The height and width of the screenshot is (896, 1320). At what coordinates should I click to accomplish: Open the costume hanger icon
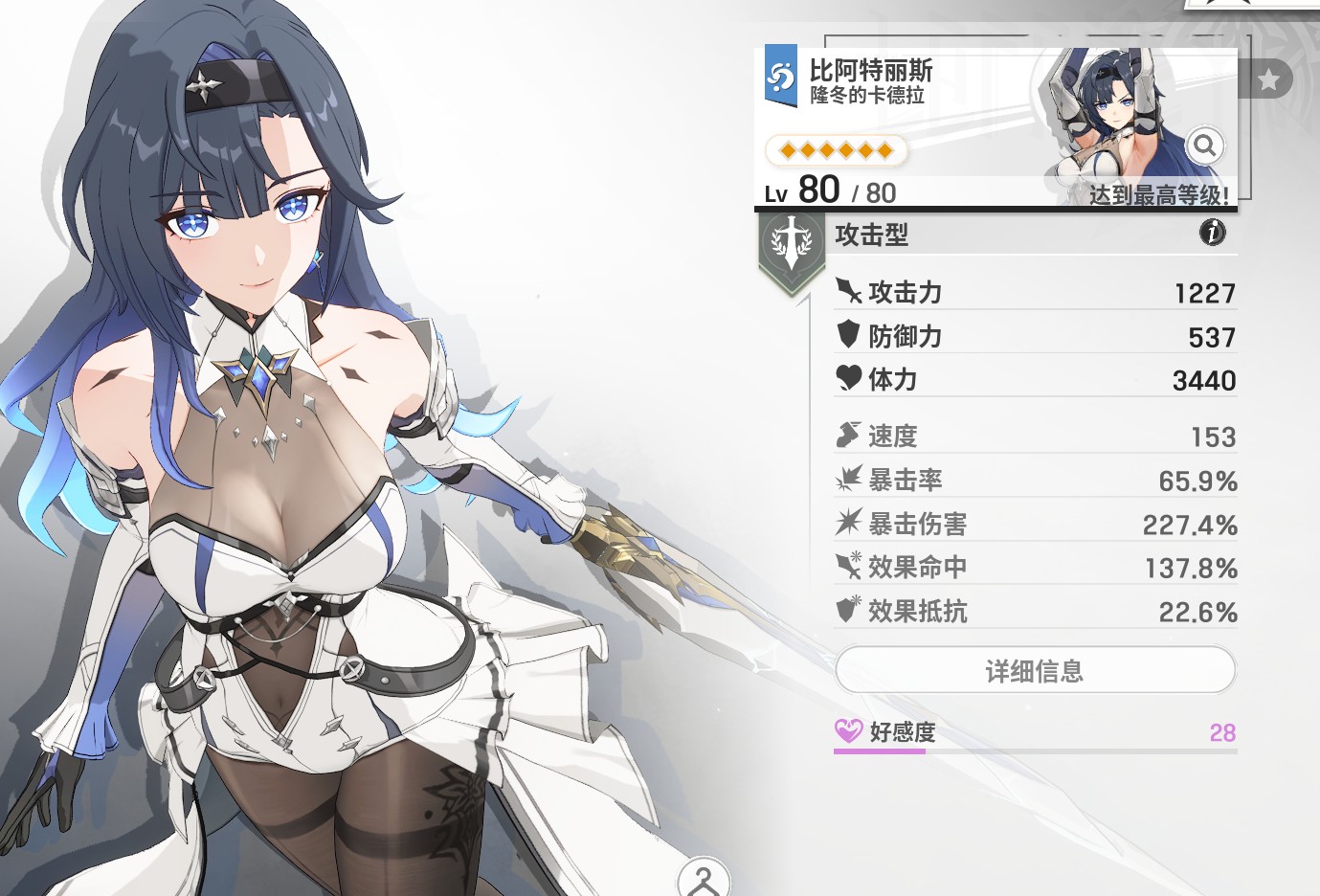704,879
